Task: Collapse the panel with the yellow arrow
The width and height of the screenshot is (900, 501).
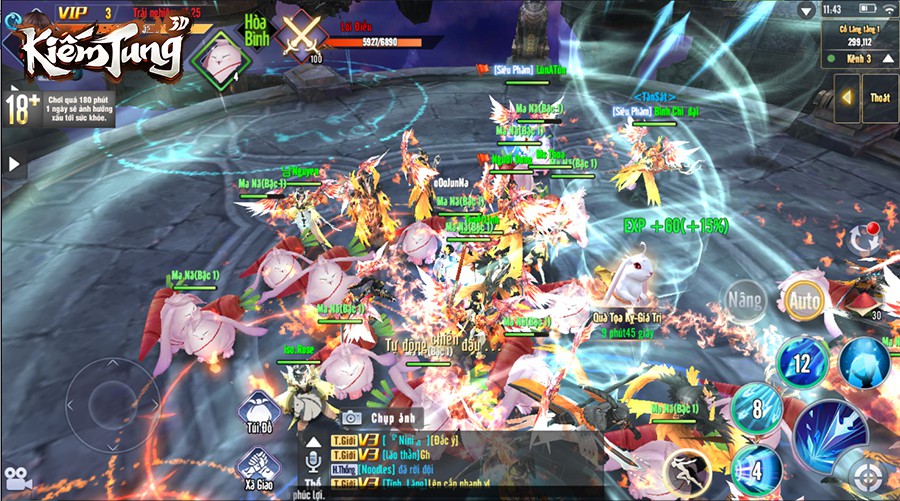Action: (x=846, y=98)
